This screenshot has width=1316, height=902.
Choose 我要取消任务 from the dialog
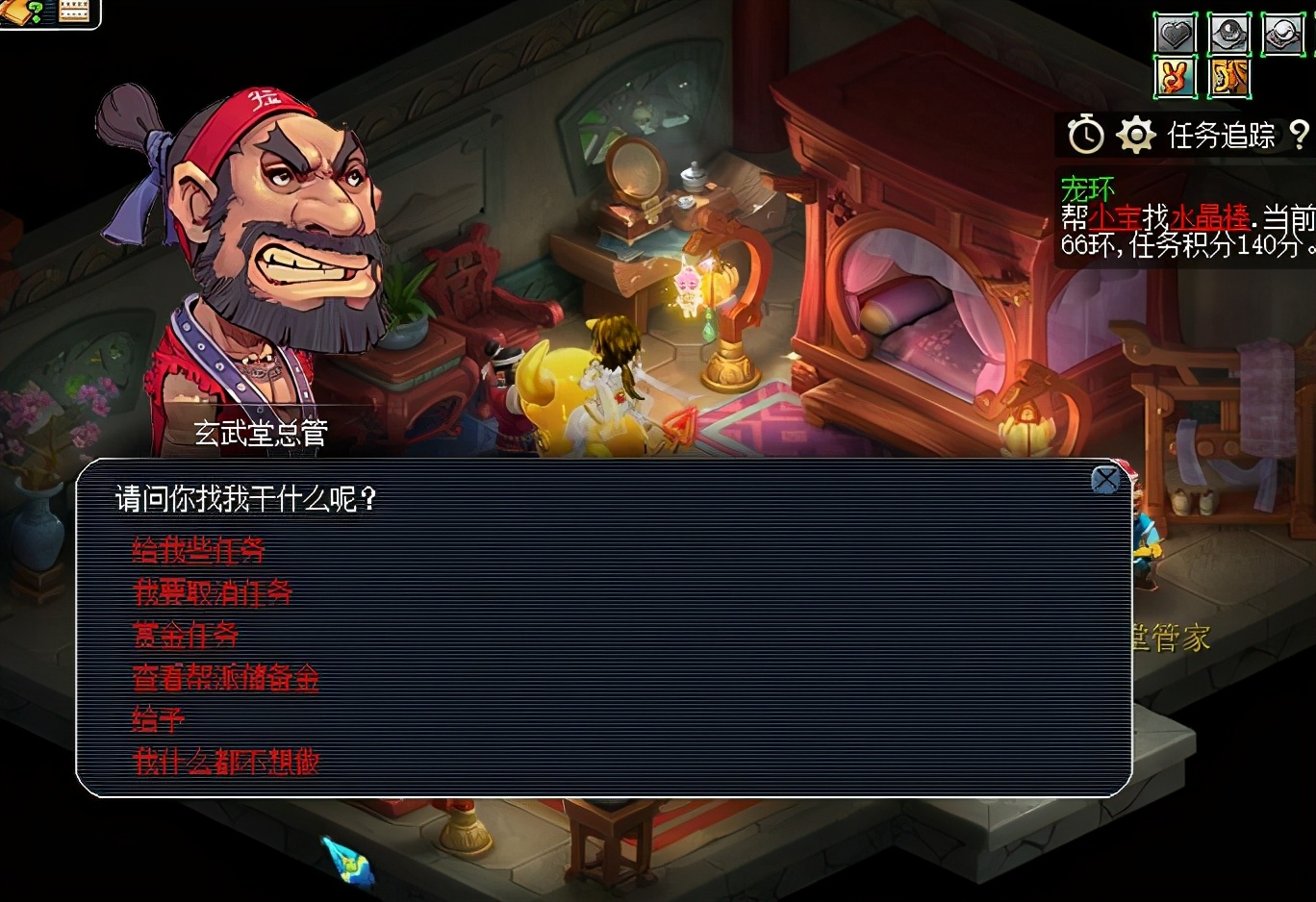[x=213, y=593]
